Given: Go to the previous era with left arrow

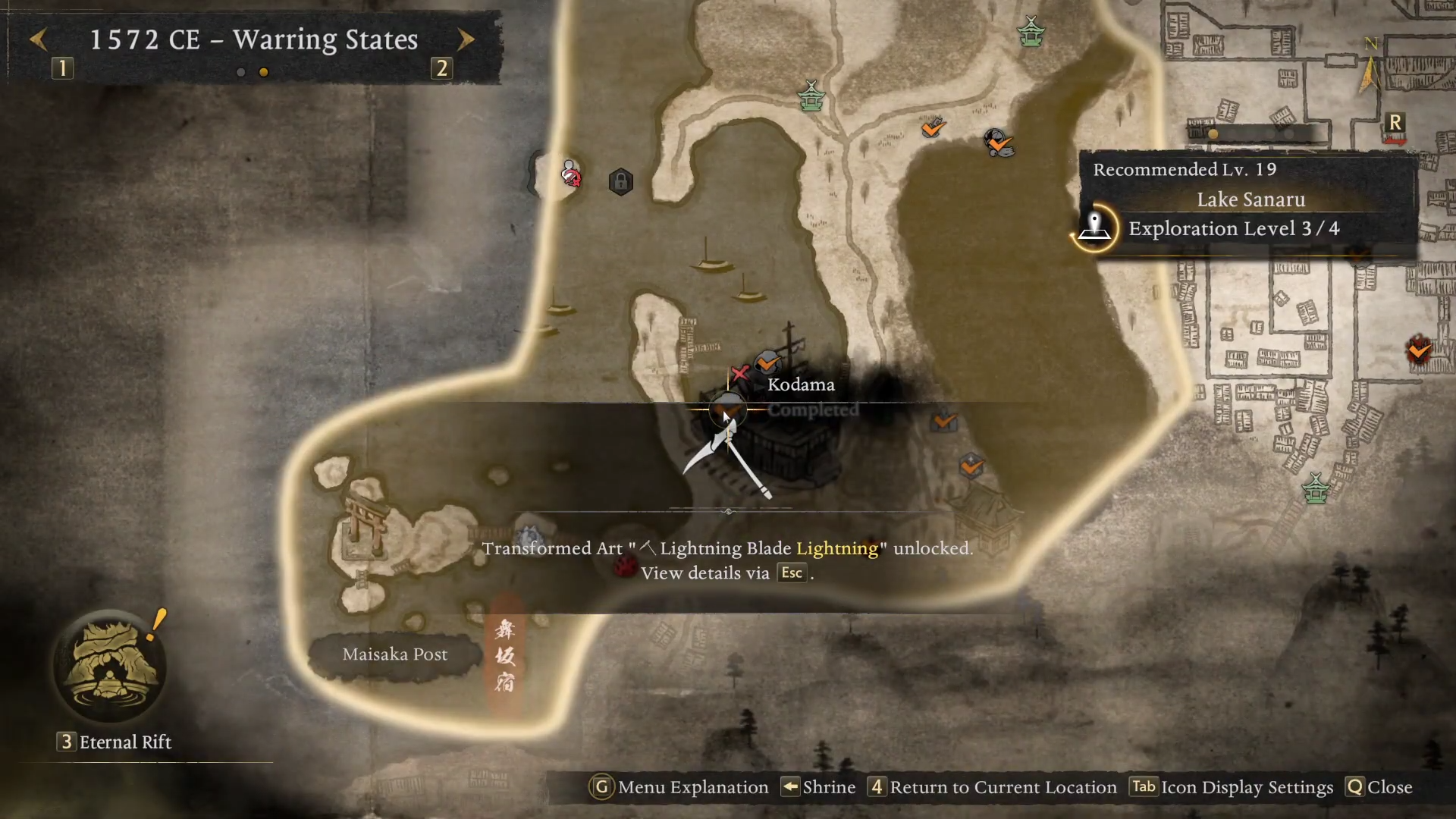Looking at the screenshot, I should click(x=39, y=39).
